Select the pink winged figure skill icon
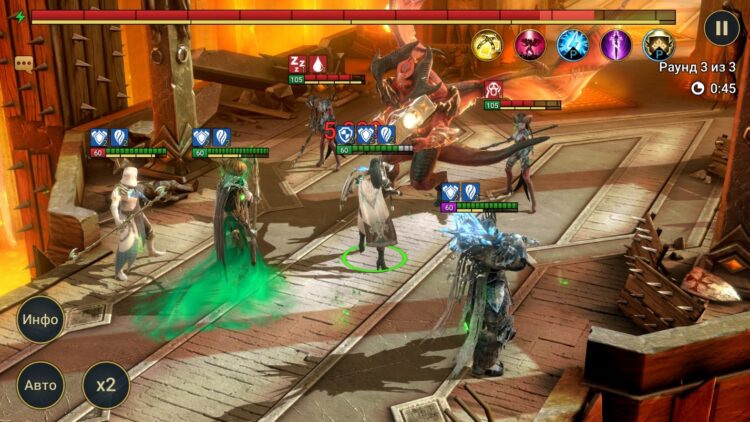 (531, 45)
